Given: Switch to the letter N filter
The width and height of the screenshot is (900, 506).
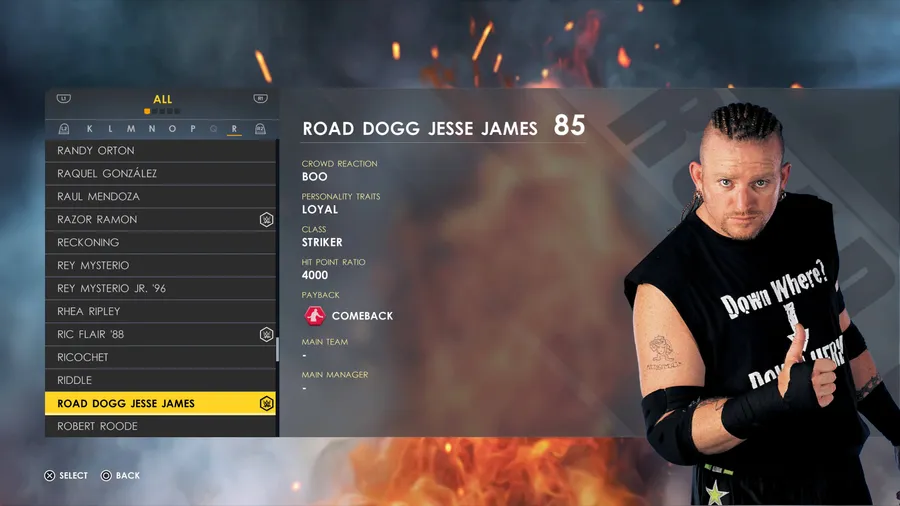Looking at the screenshot, I should [x=152, y=129].
